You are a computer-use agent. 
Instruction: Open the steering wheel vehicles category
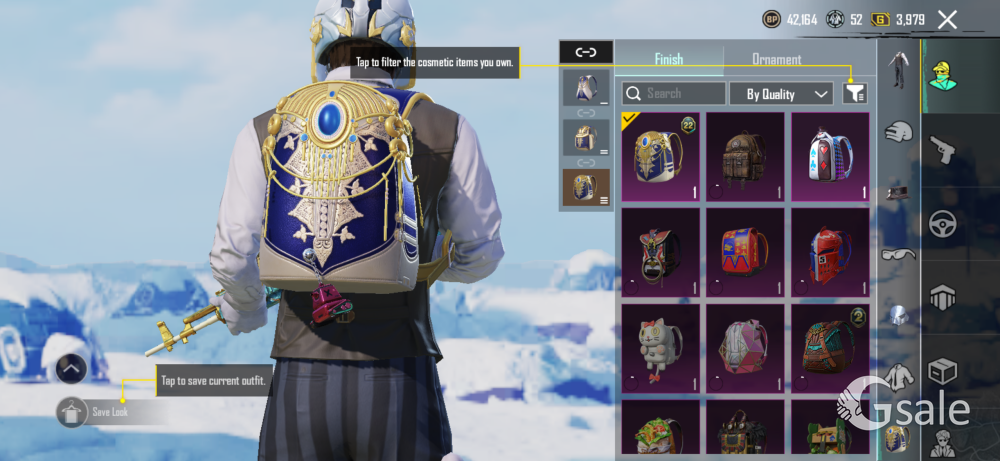tap(942, 224)
